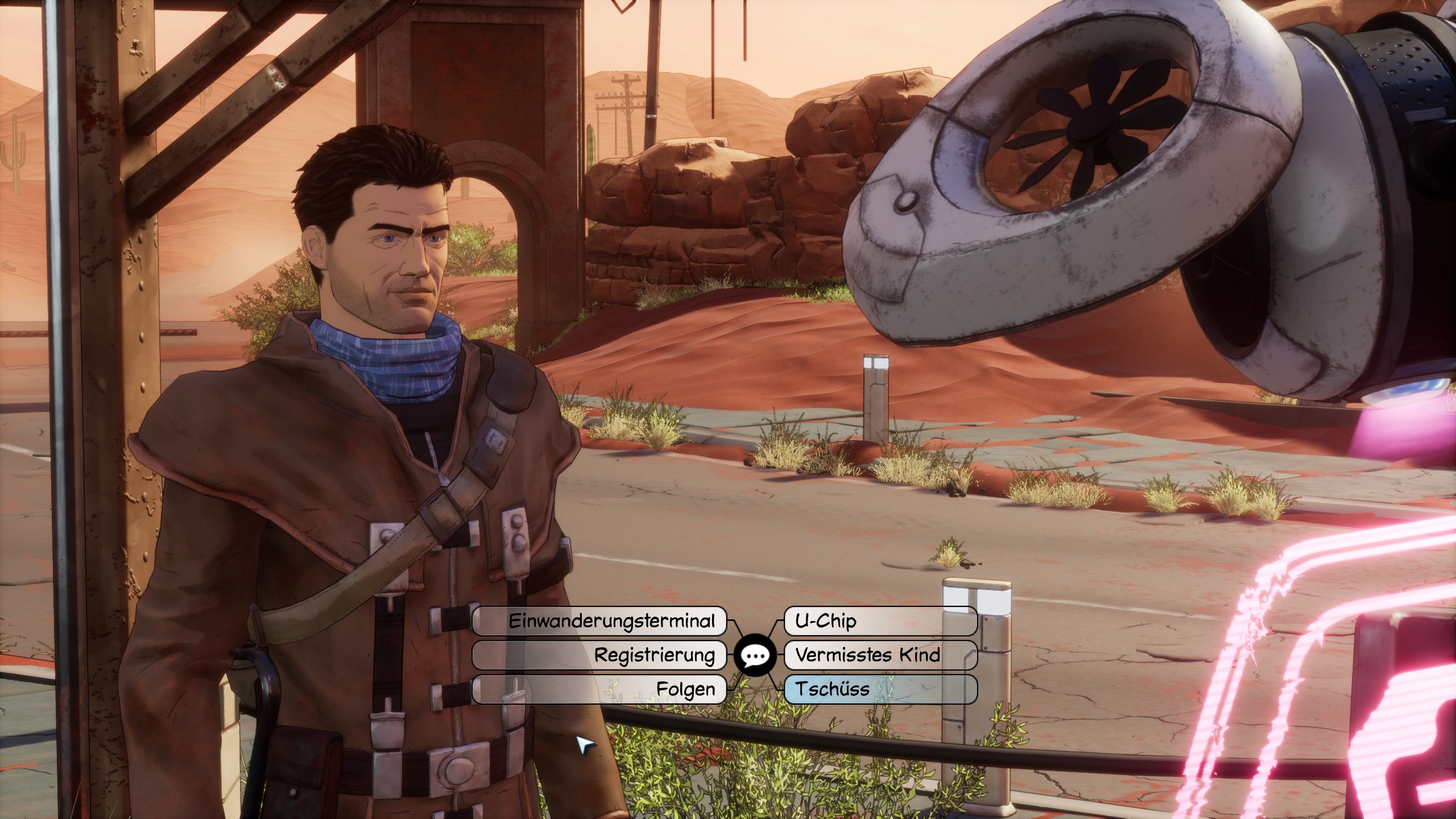Select the Folgen dialogue option

point(599,689)
